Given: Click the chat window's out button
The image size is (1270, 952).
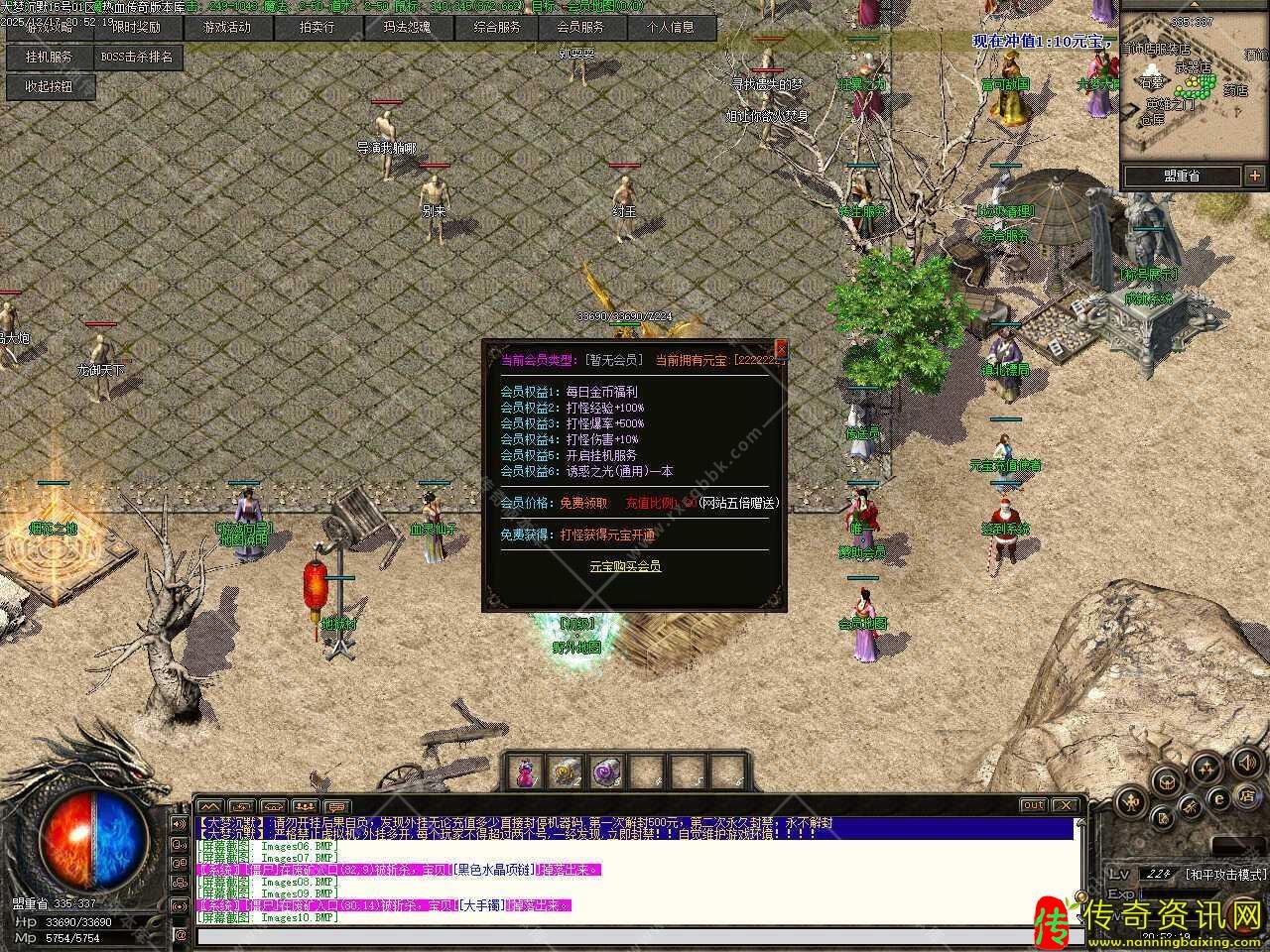Looking at the screenshot, I should (x=1033, y=805).
